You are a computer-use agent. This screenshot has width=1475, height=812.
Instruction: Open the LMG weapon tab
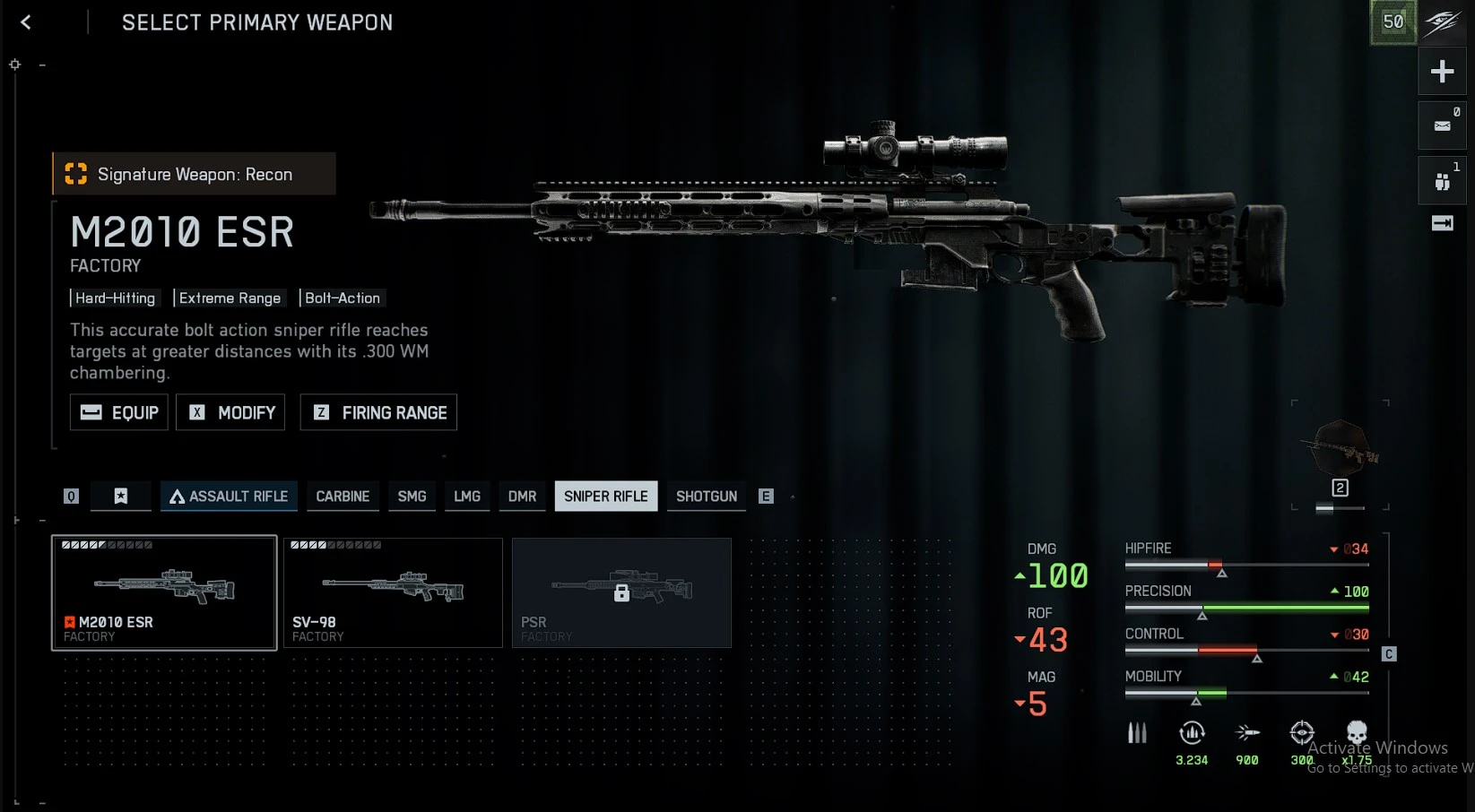tap(467, 497)
